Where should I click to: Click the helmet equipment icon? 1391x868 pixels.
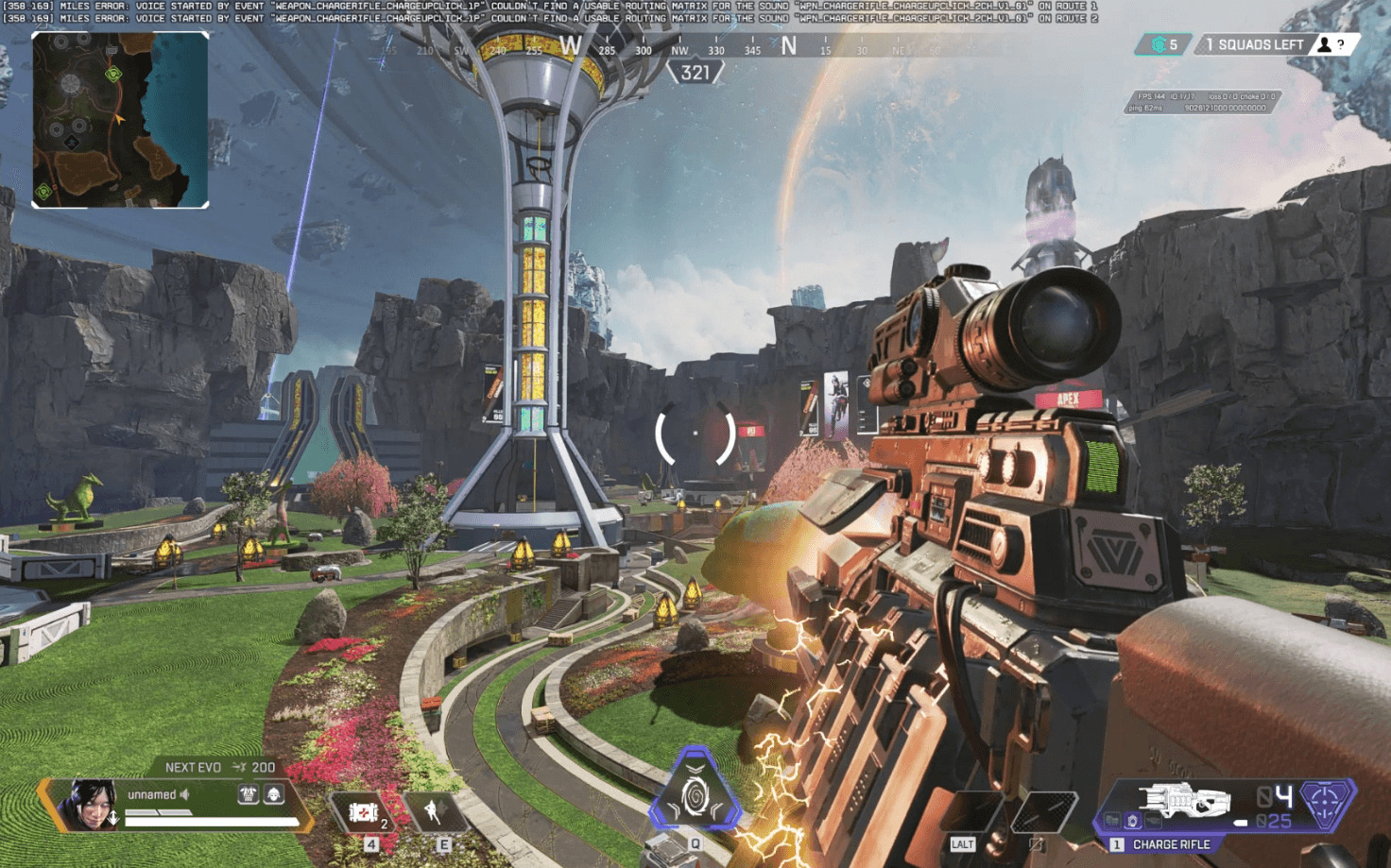274,795
